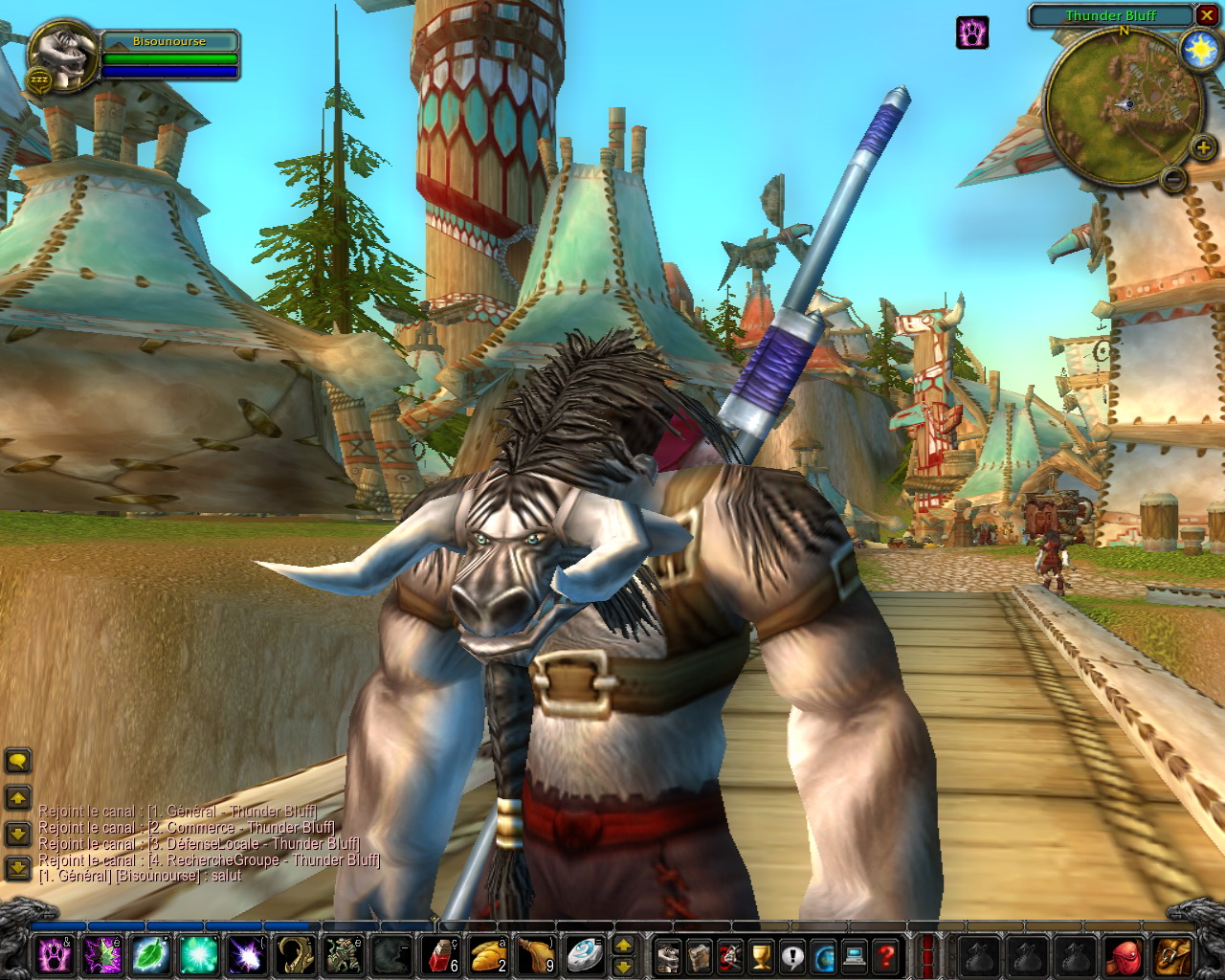Click the sun day-night indicator

[1199, 49]
